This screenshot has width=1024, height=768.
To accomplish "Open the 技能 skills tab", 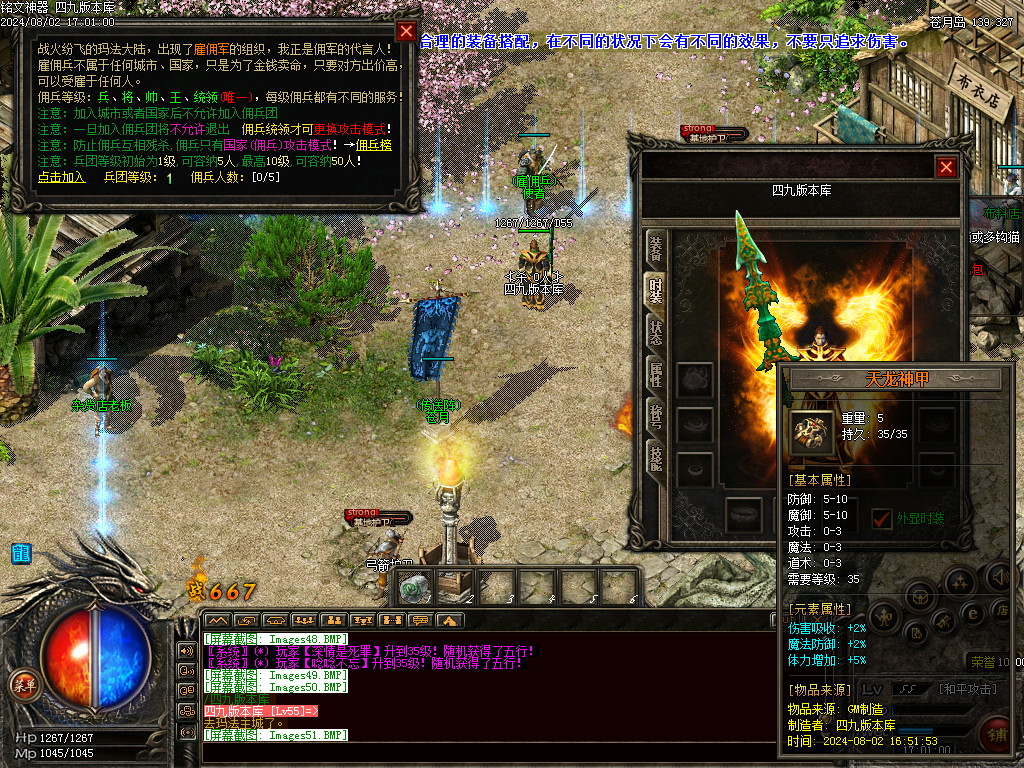I will click(655, 460).
